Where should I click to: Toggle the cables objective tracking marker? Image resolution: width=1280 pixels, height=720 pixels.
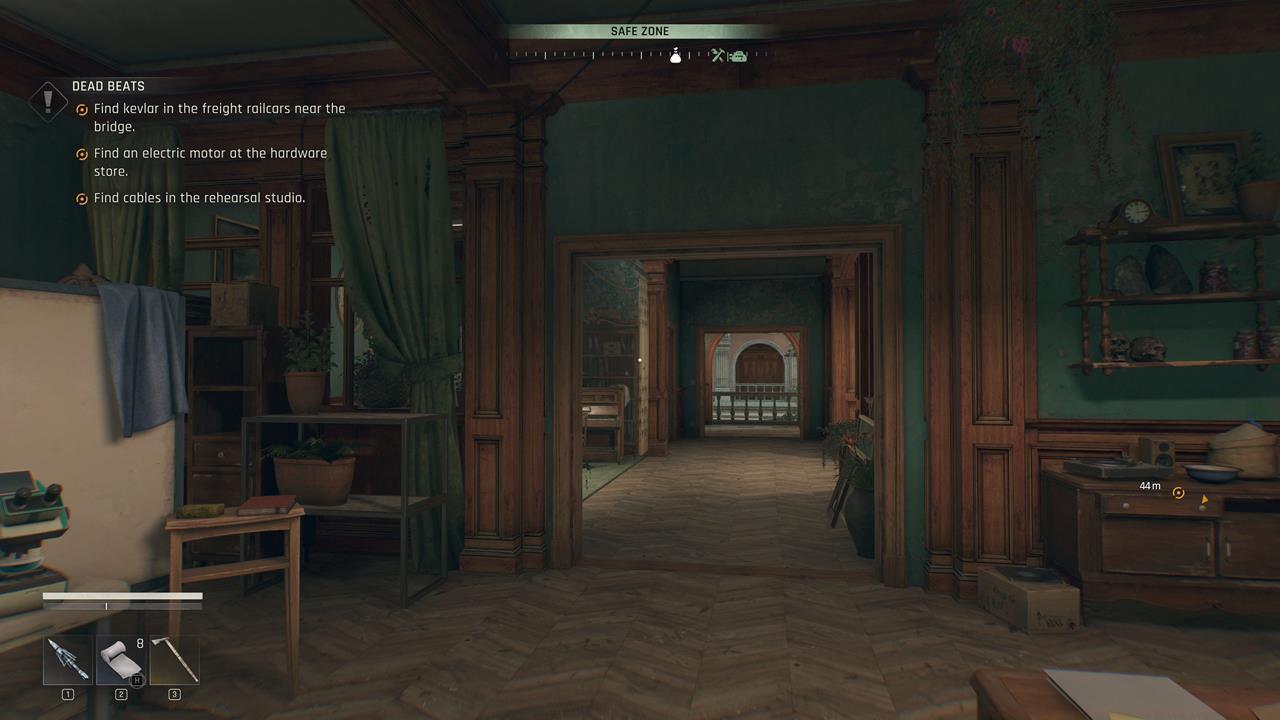(x=82, y=199)
